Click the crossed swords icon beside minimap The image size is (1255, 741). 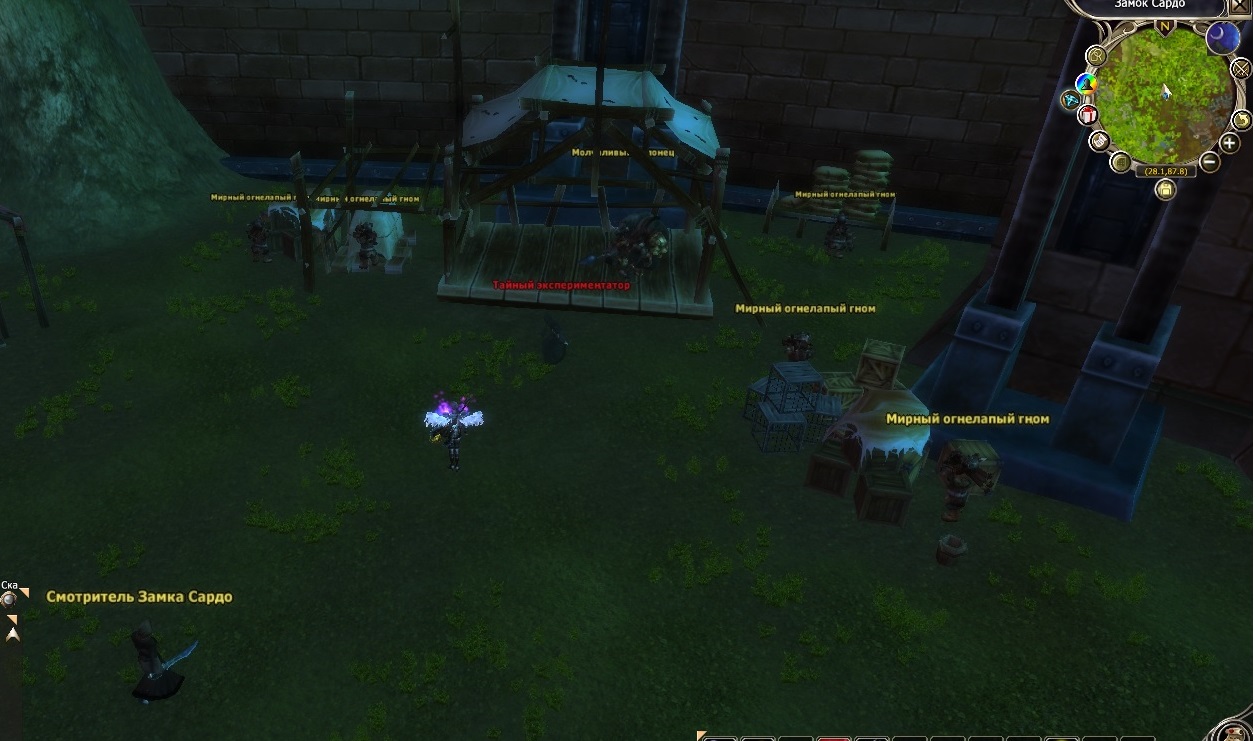pyautogui.click(x=1242, y=68)
